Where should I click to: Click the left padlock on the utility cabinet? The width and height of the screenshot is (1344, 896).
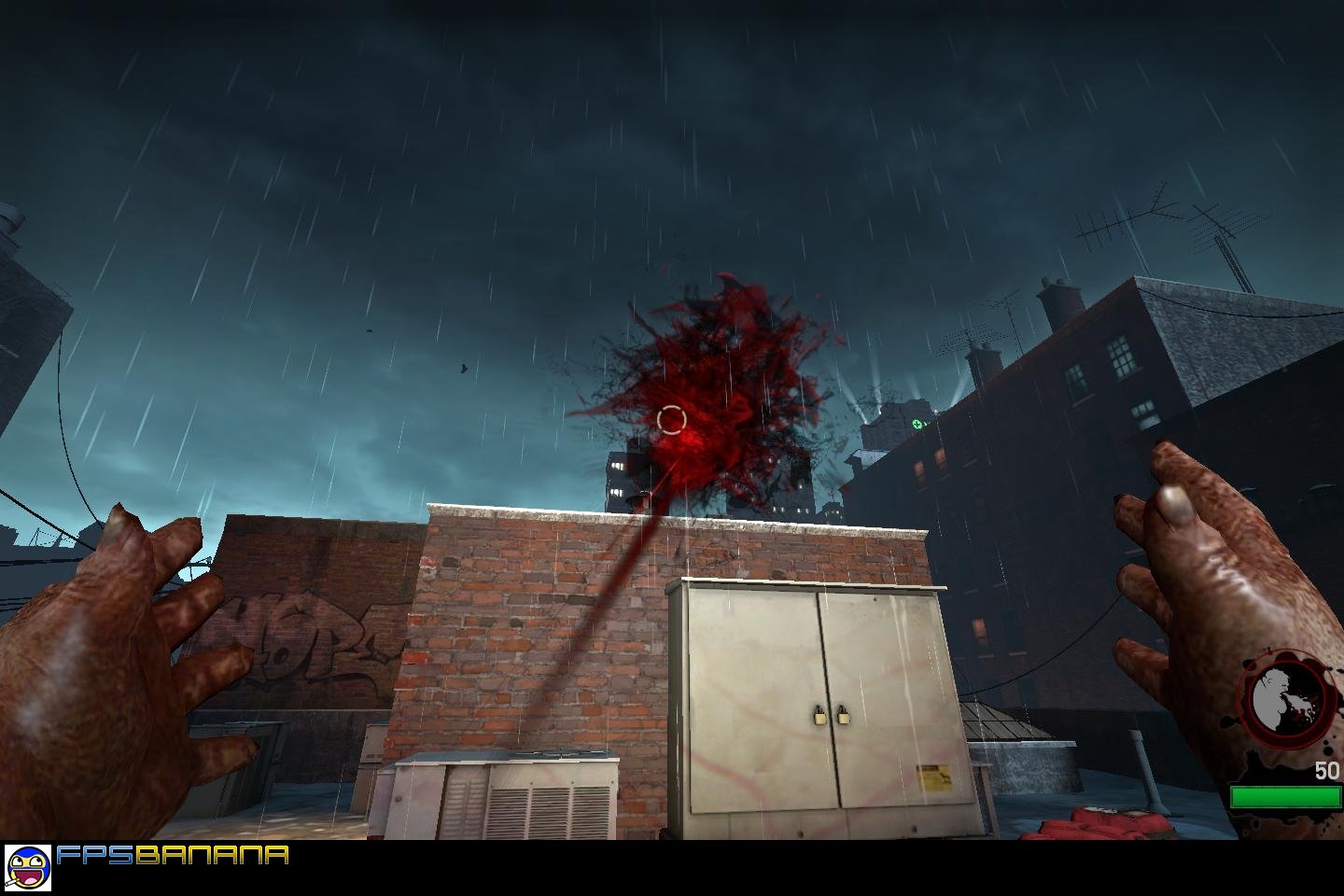coord(819,719)
